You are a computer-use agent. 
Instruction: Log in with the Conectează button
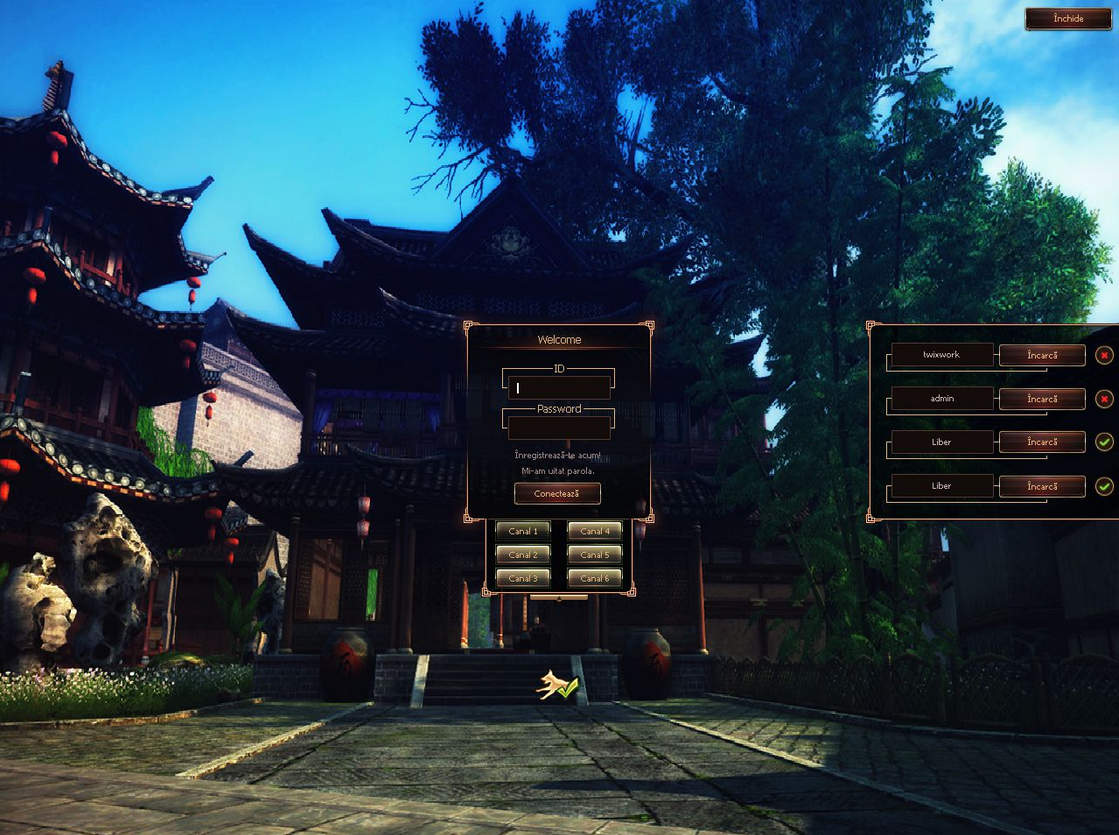558,494
